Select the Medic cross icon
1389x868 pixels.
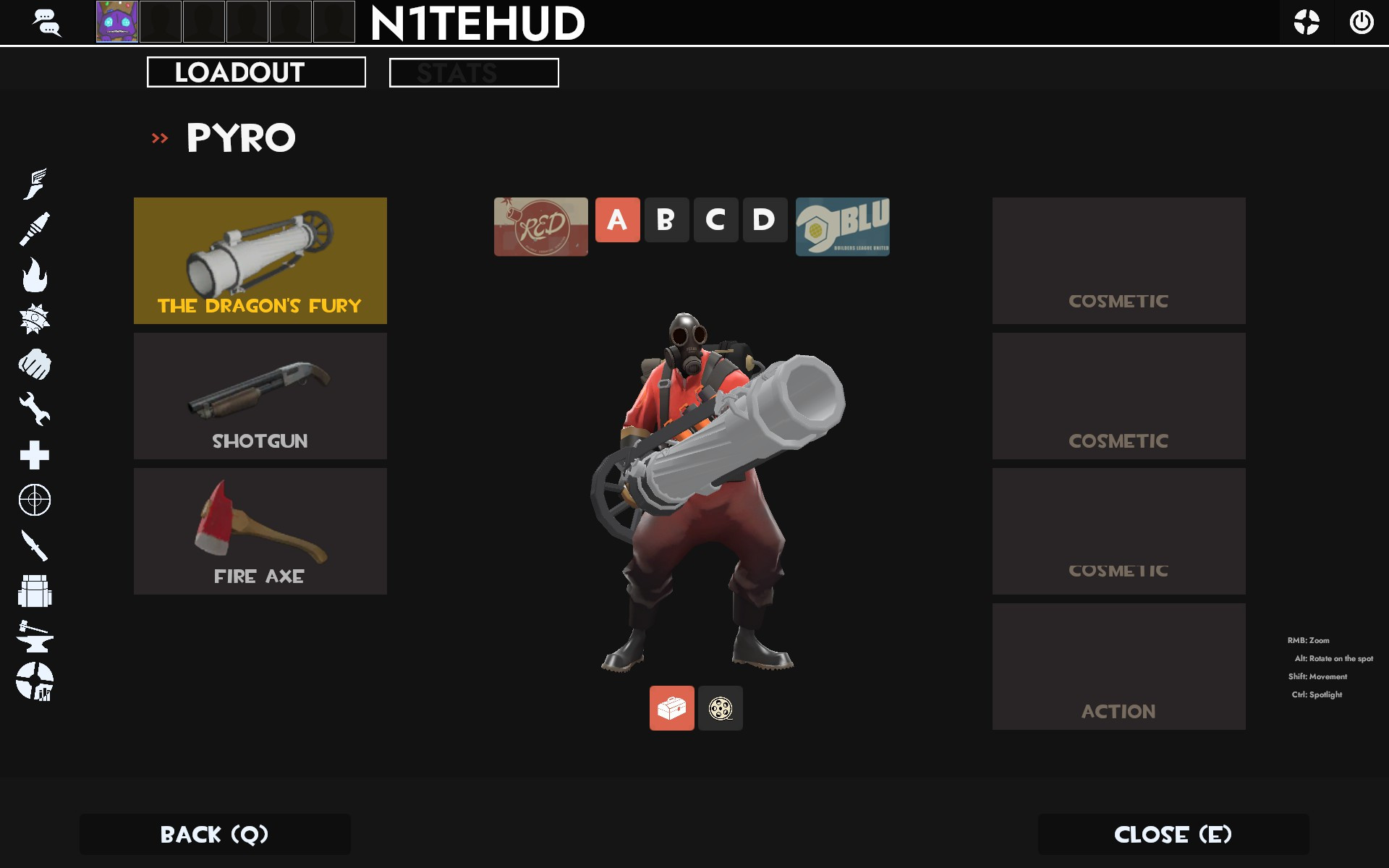[x=36, y=455]
